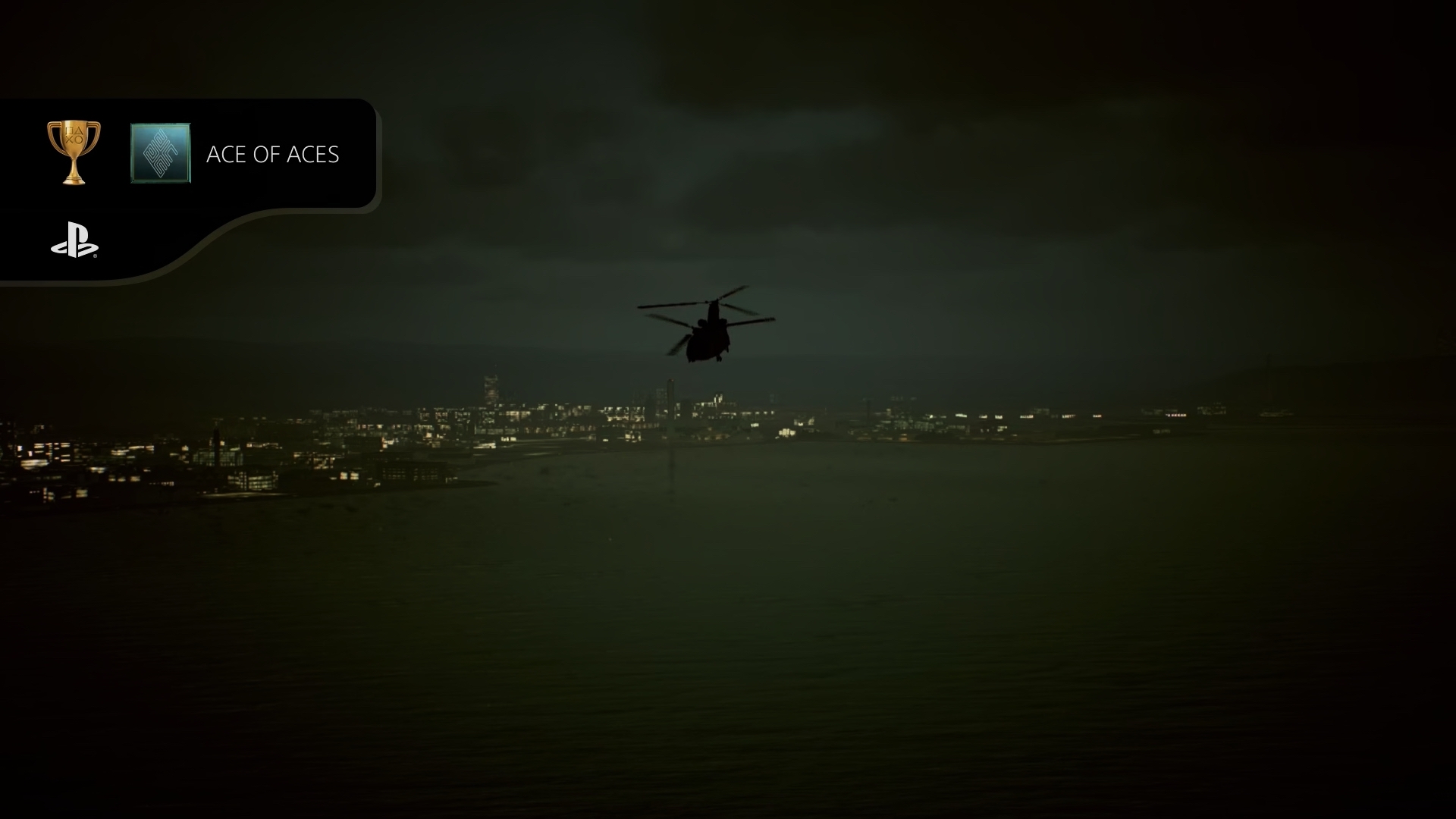Open the ACE OF ACES trophy notification
The height and width of the screenshot is (819, 1456).
tap(272, 155)
